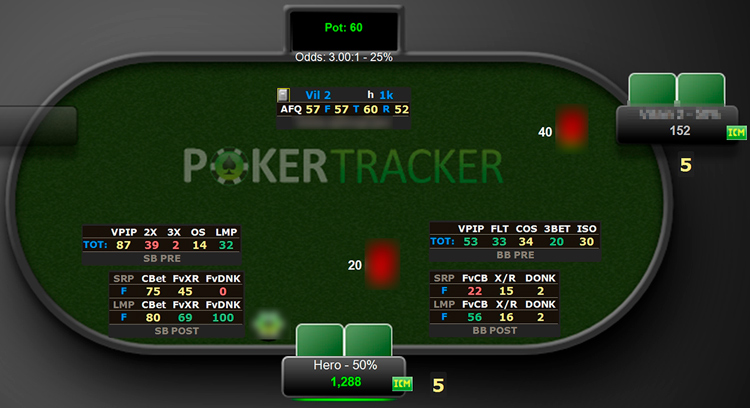Open the SB POST stats panel
750x408 pixels.
175,304
